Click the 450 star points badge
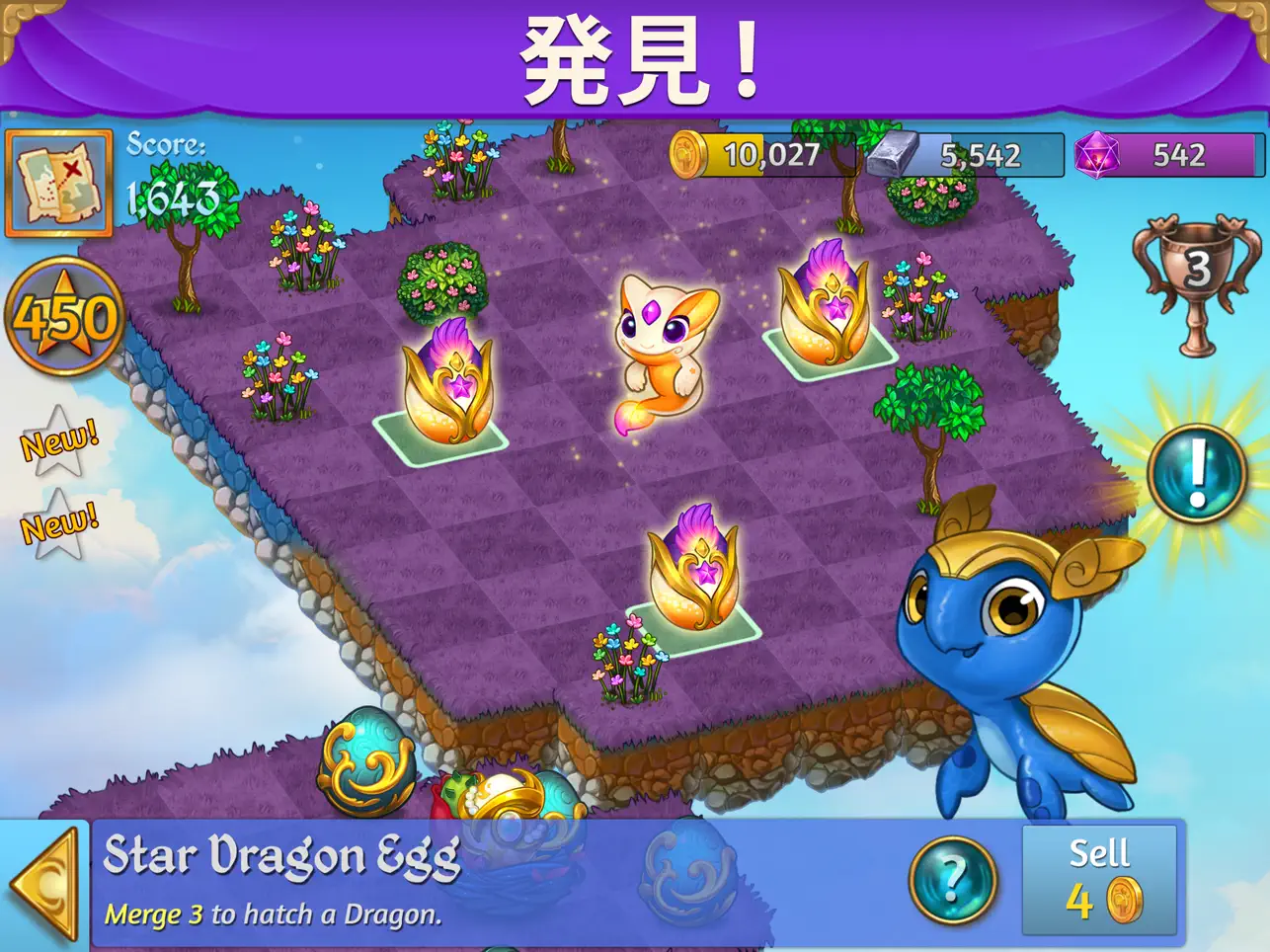Image resolution: width=1270 pixels, height=952 pixels. tap(62, 318)
